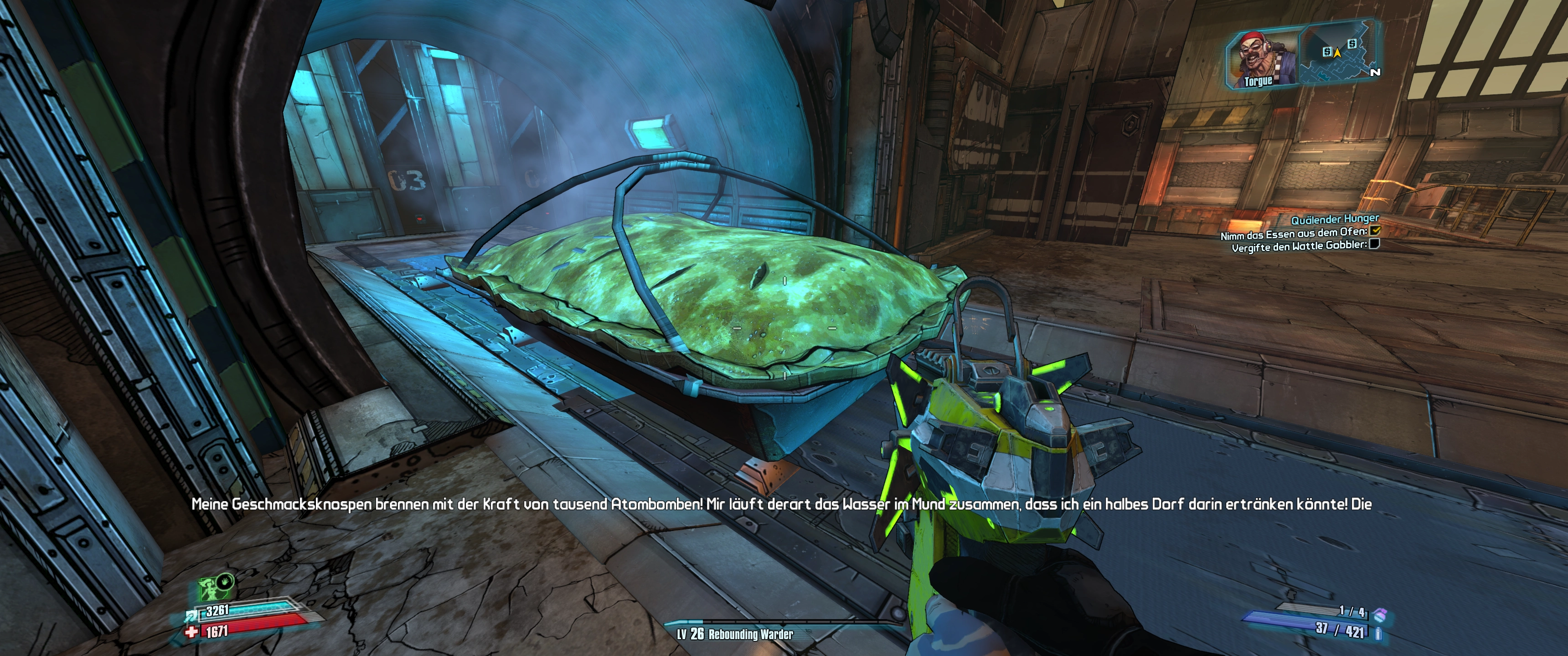Click the yellow player arrow on minimap
The height and width of the screenshot is (656, 1568).
point(1337,53)
